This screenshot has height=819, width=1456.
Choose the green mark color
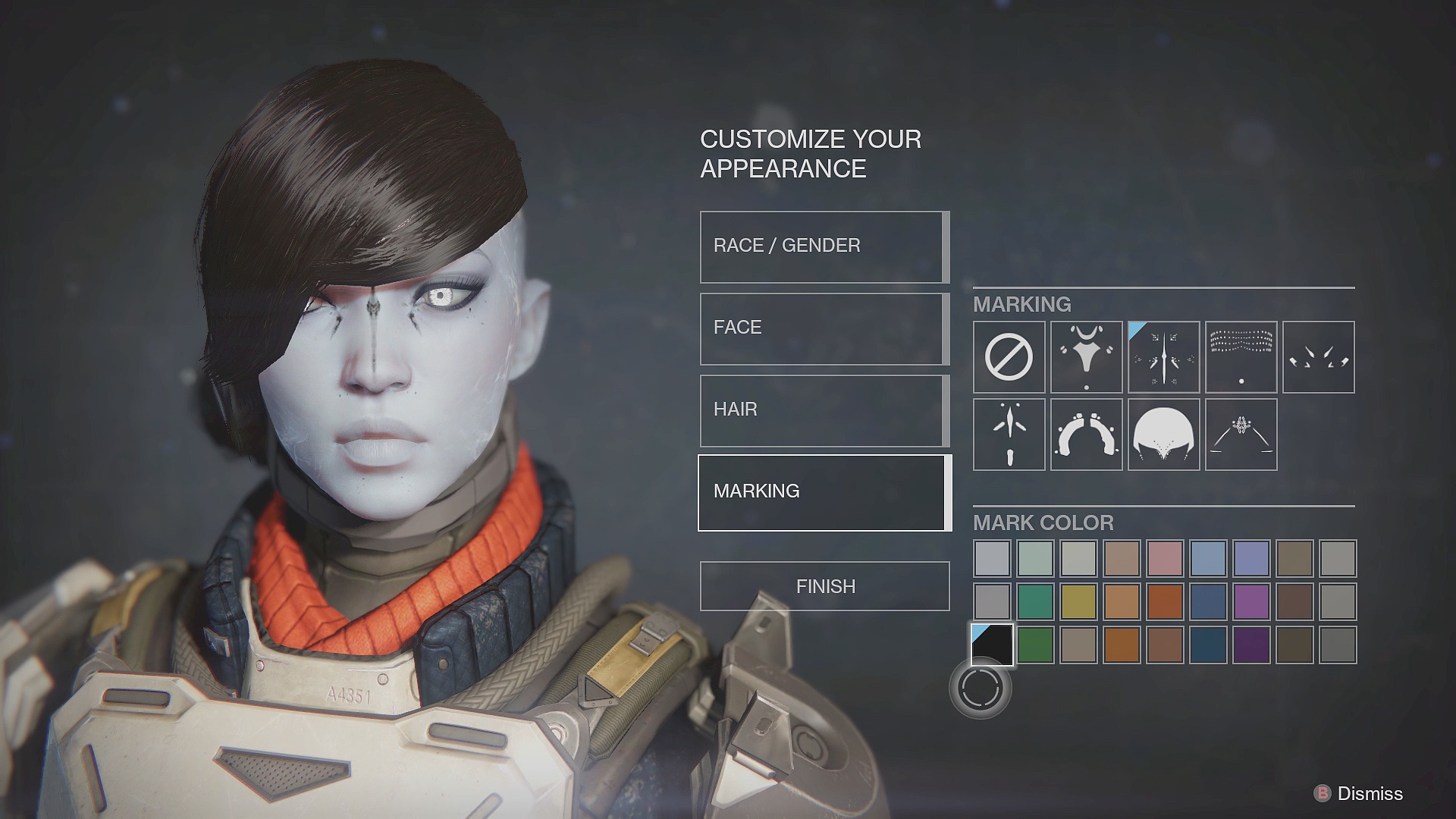[1035, 647]
